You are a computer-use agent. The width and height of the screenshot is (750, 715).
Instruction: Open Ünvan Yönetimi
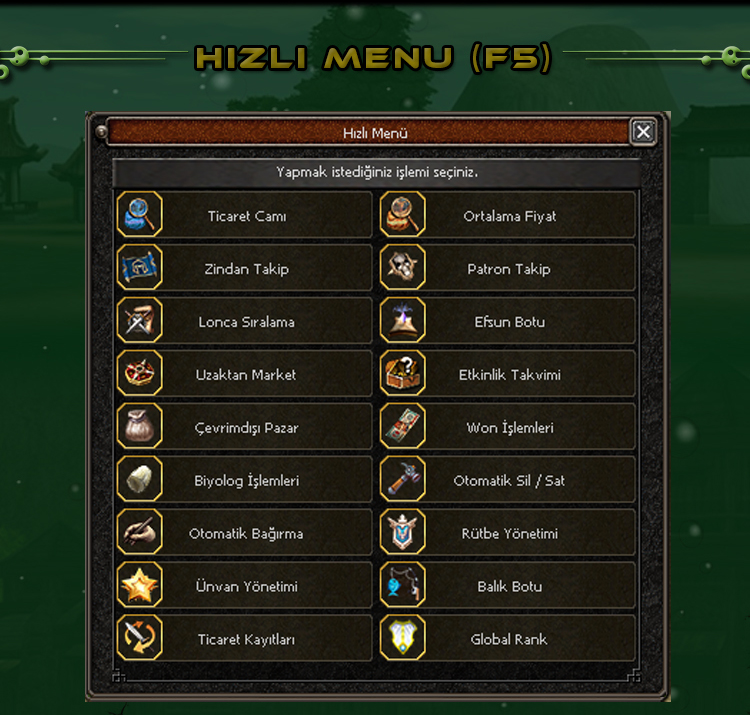point(246,587)
